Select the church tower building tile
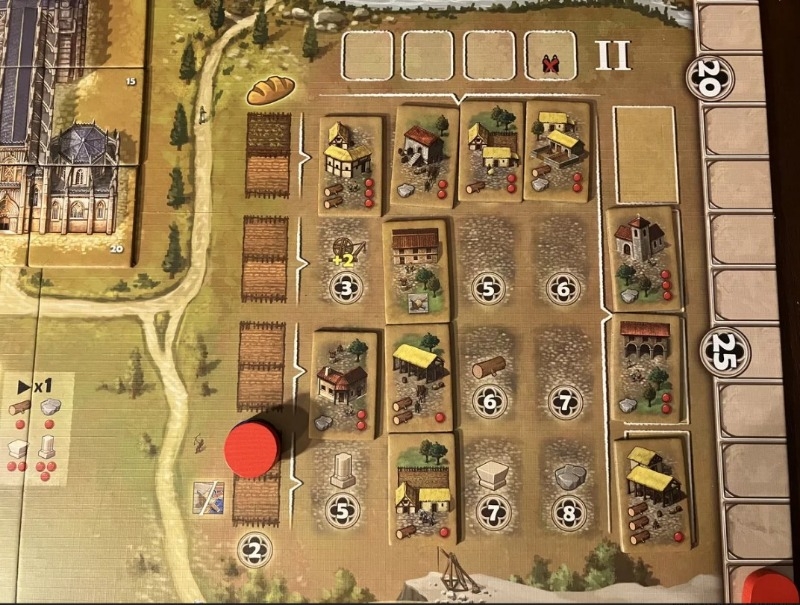The image size is (800, 605). click(645, 258)
